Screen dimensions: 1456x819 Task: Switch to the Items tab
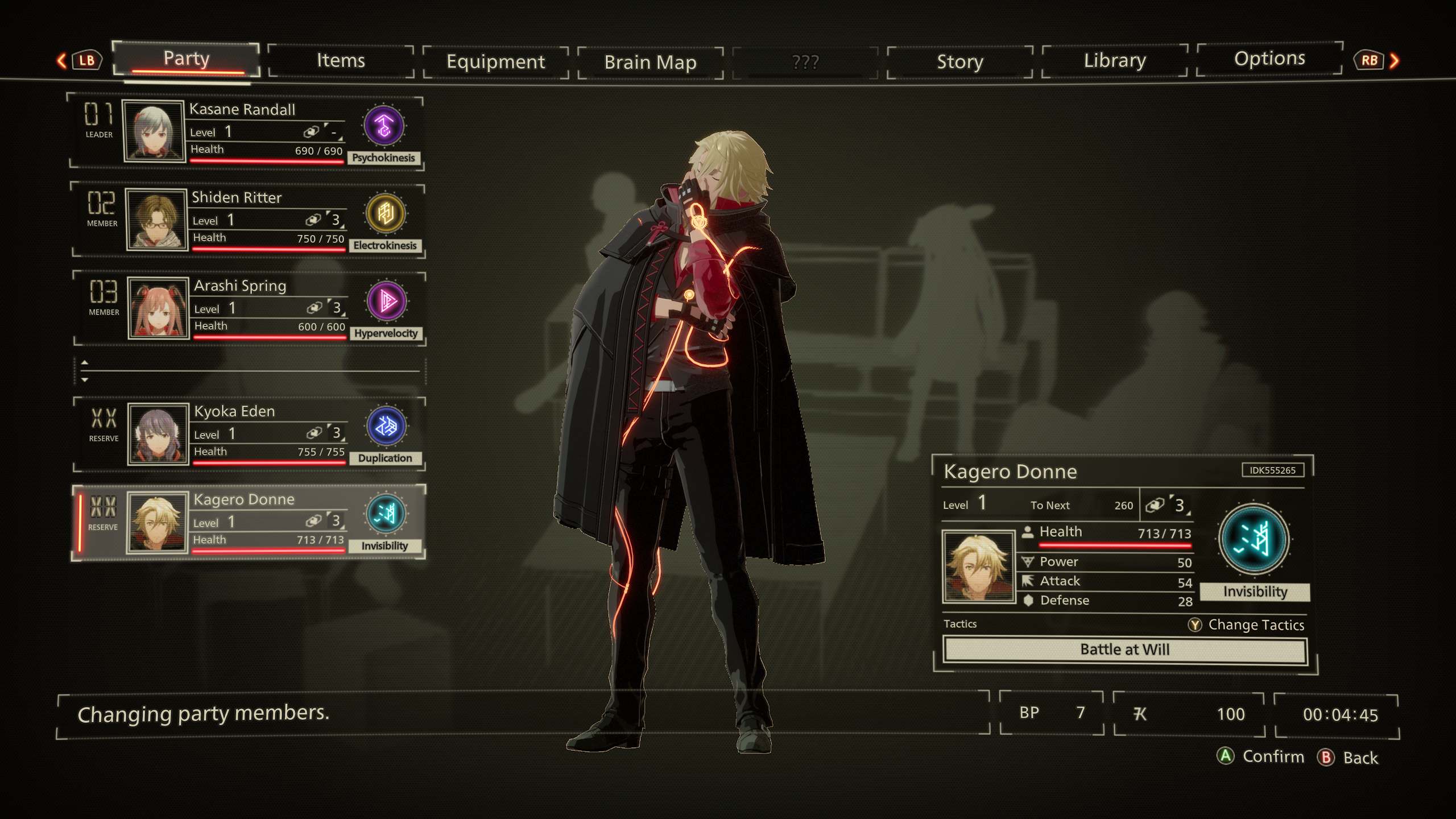click(x=340, y=61)
